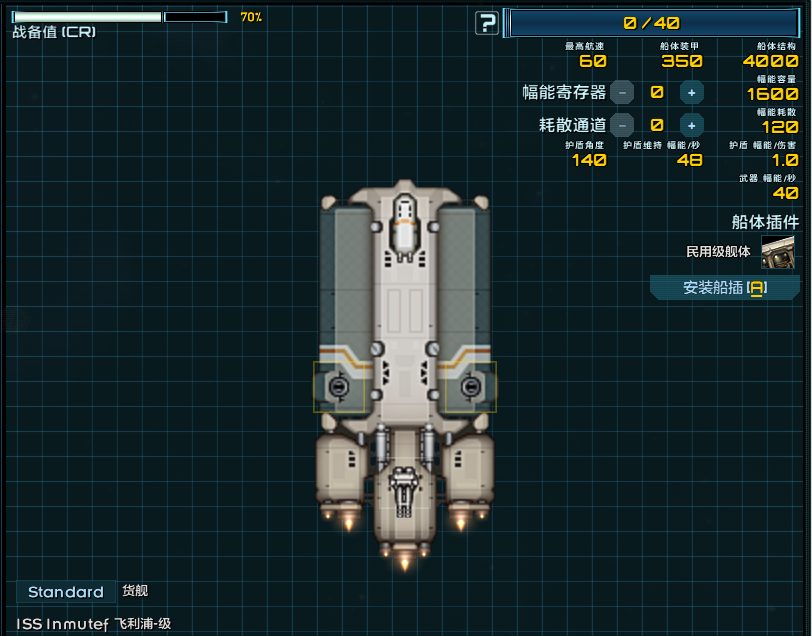Screen dimensions: 812x636
Task: Open the 安装船插 hullmod installer
Action: pyautogui.click(x=724, y=288)
